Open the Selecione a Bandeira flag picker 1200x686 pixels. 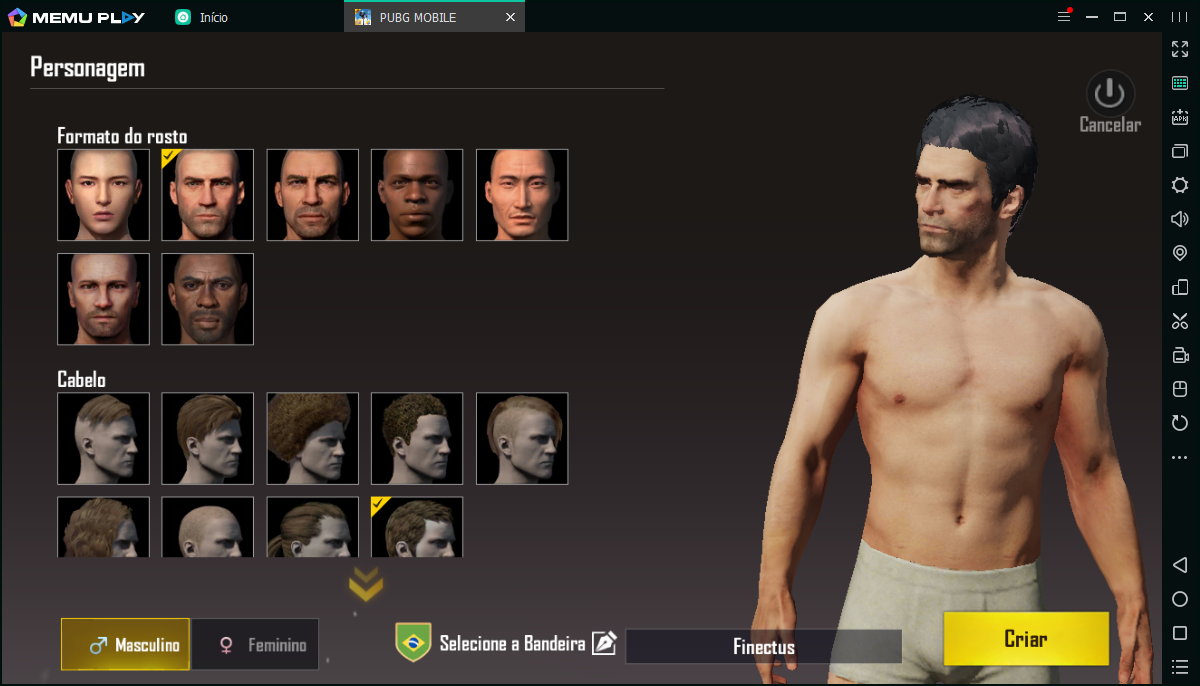(512, 644)
